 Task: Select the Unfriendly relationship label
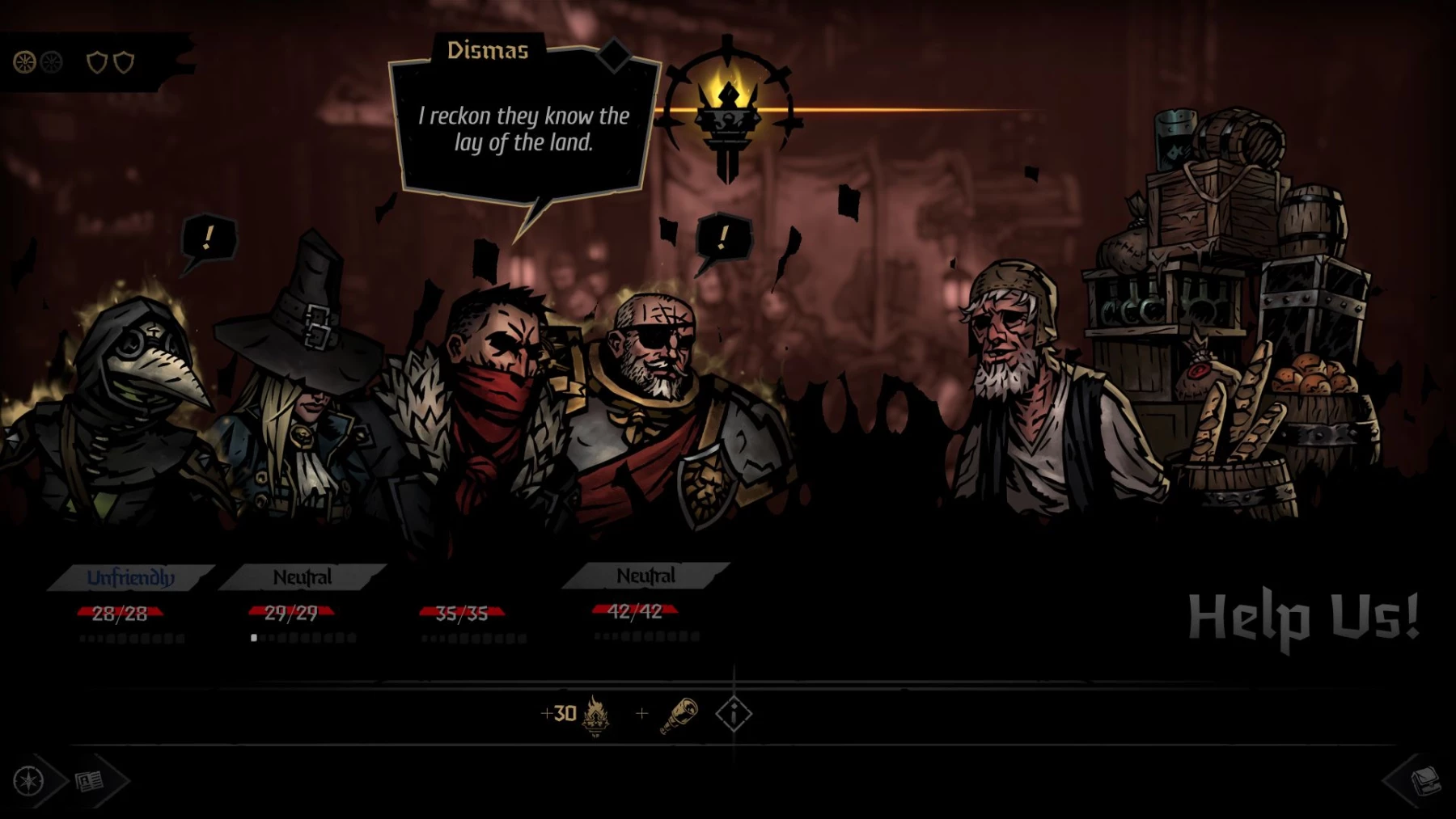point(131,577)
